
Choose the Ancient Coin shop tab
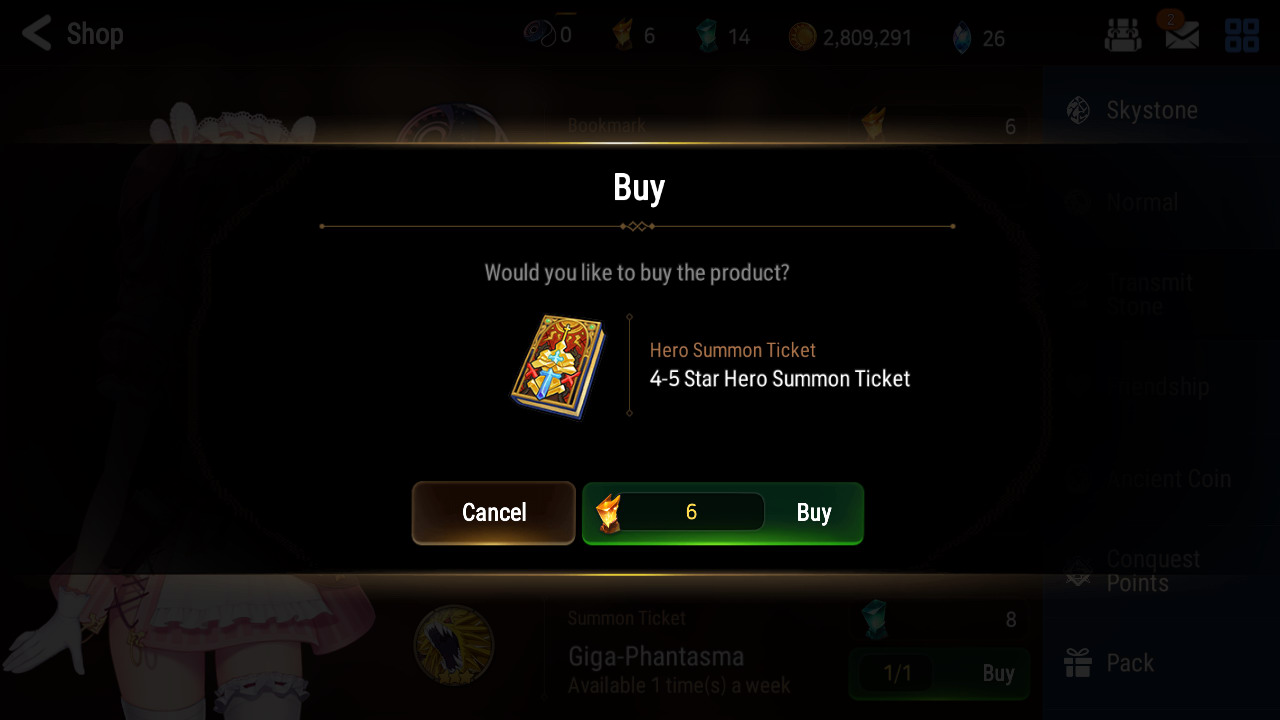(x=1150, y=479)
